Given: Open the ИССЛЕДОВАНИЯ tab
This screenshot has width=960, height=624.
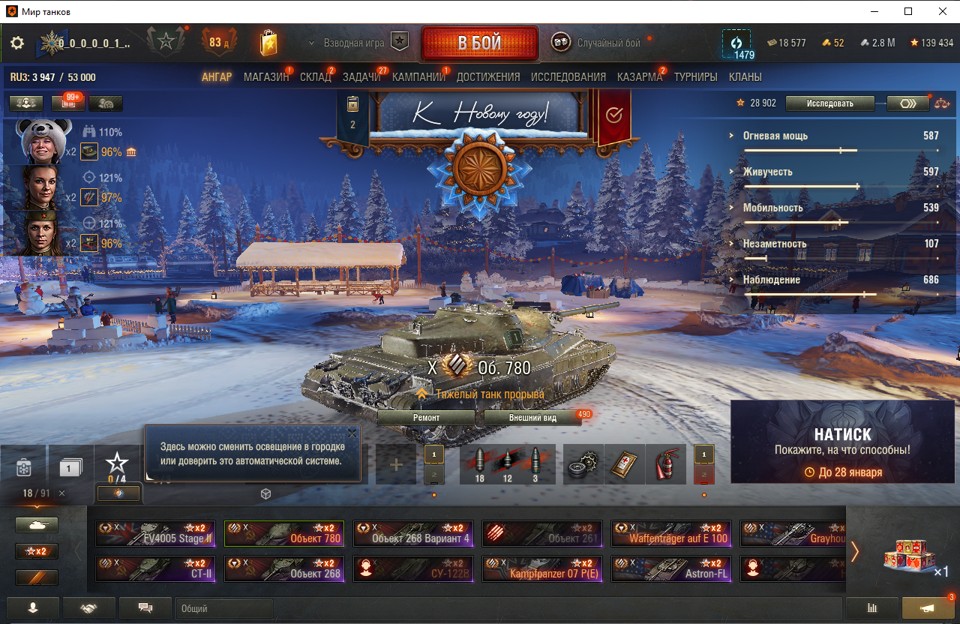Looking at the screenshot, I should [x=568, y=77].
